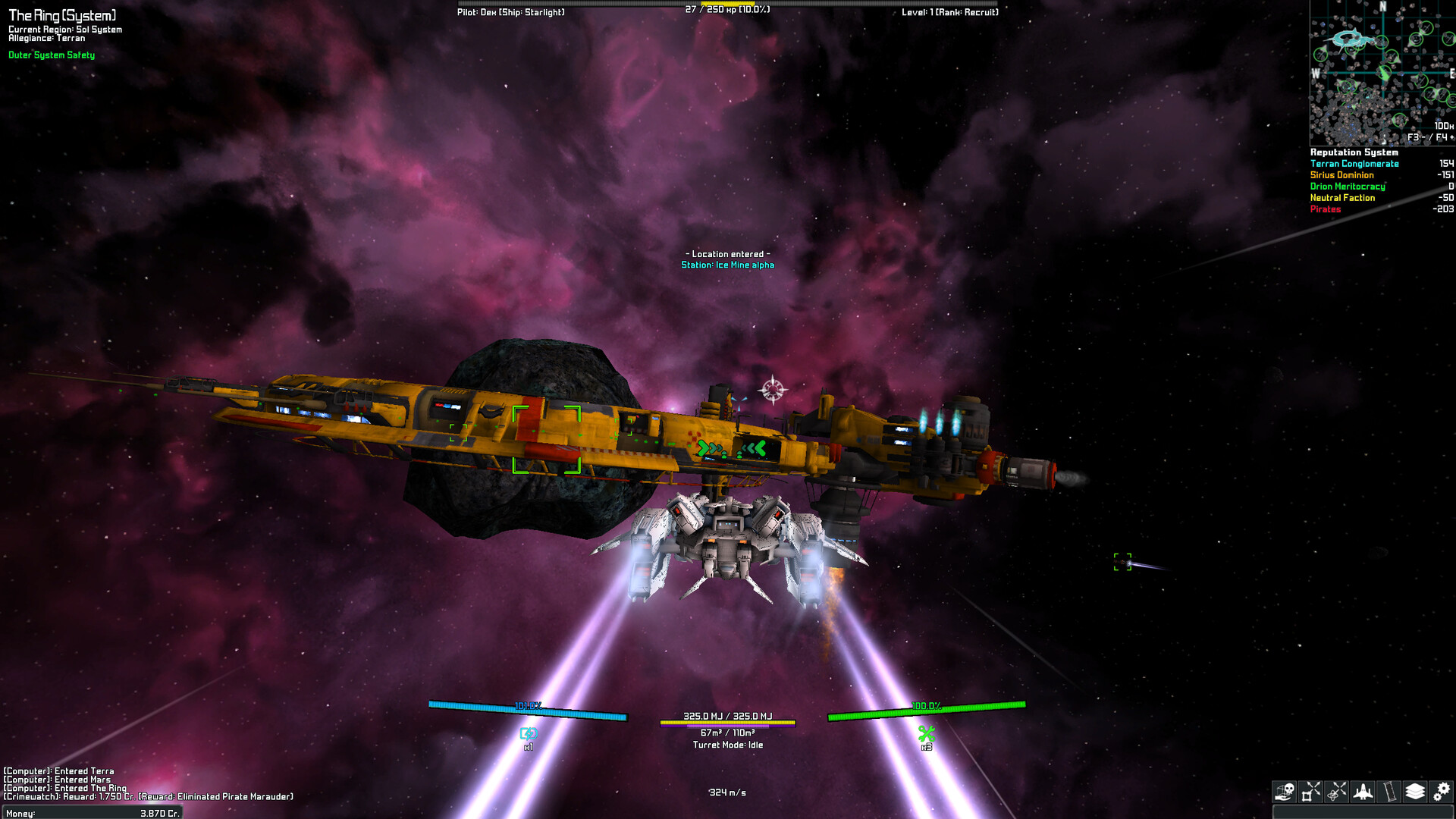The width and height of the screenshot is (1456, 819).
Task: Use the blue shield battery booster icon
Action: [x=529, y=733]
